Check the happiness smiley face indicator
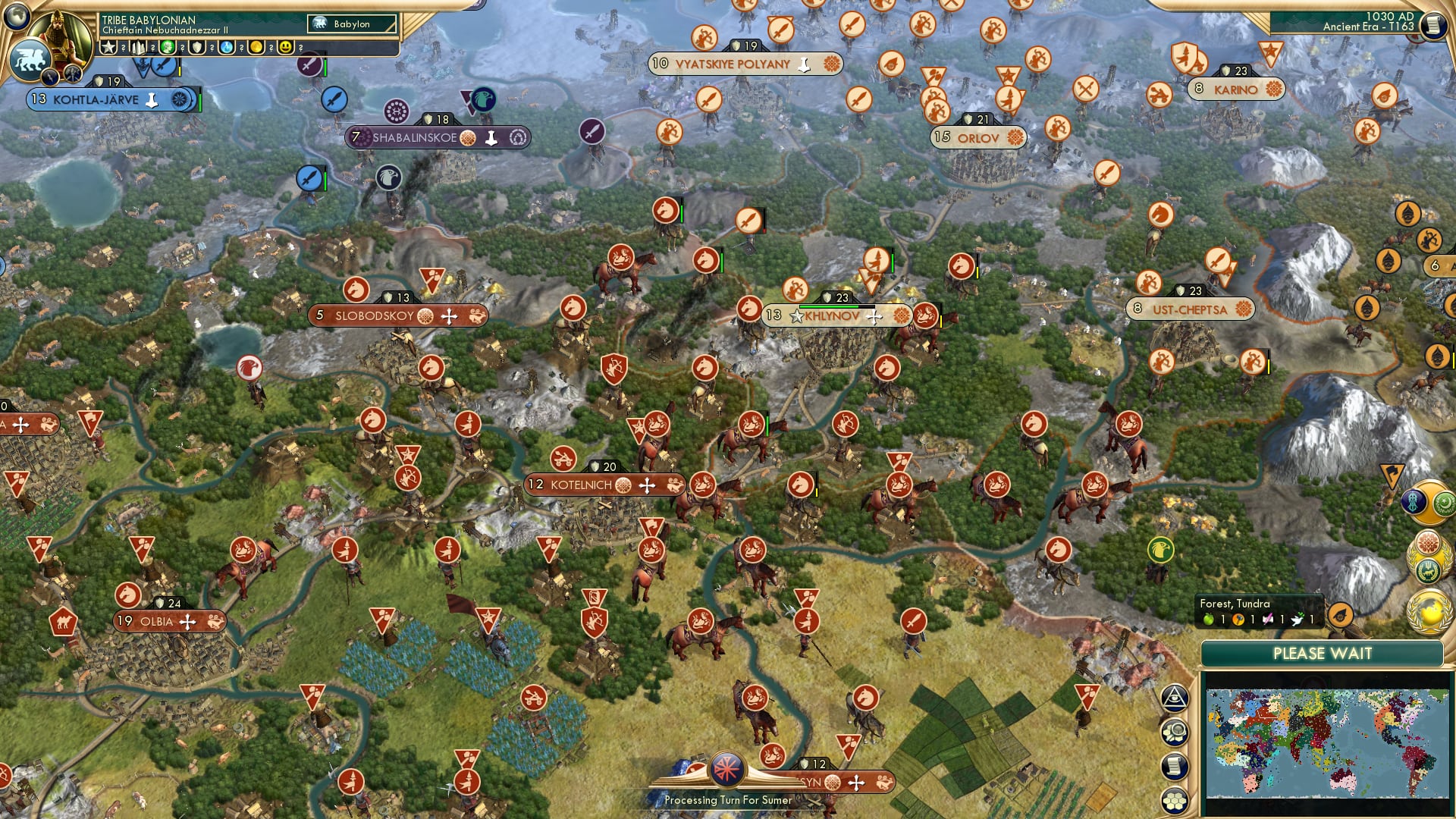This screenshot has width=1456, height=819. (286, 47)
